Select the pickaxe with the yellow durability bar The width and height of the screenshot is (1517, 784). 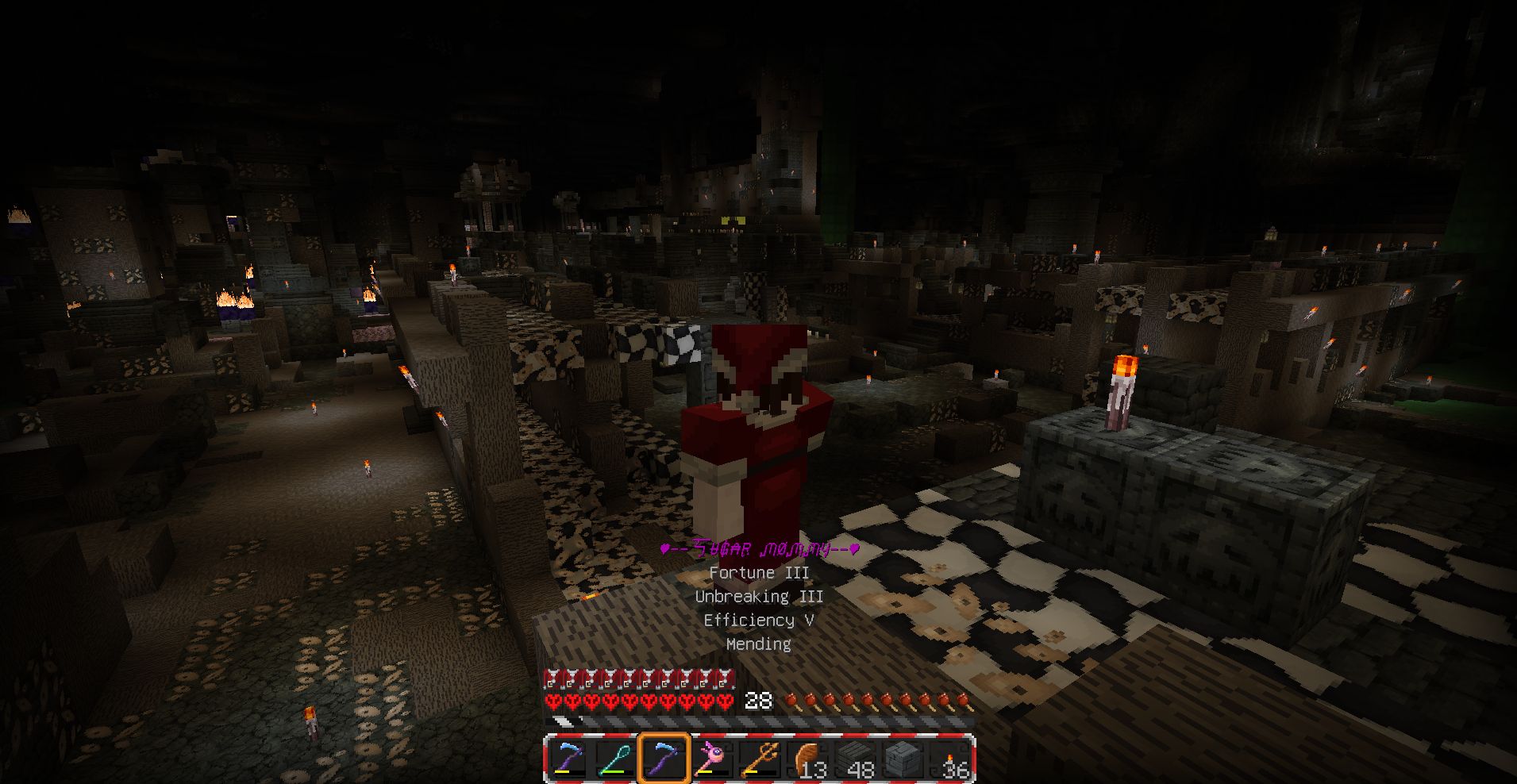(x=569, y=759)
